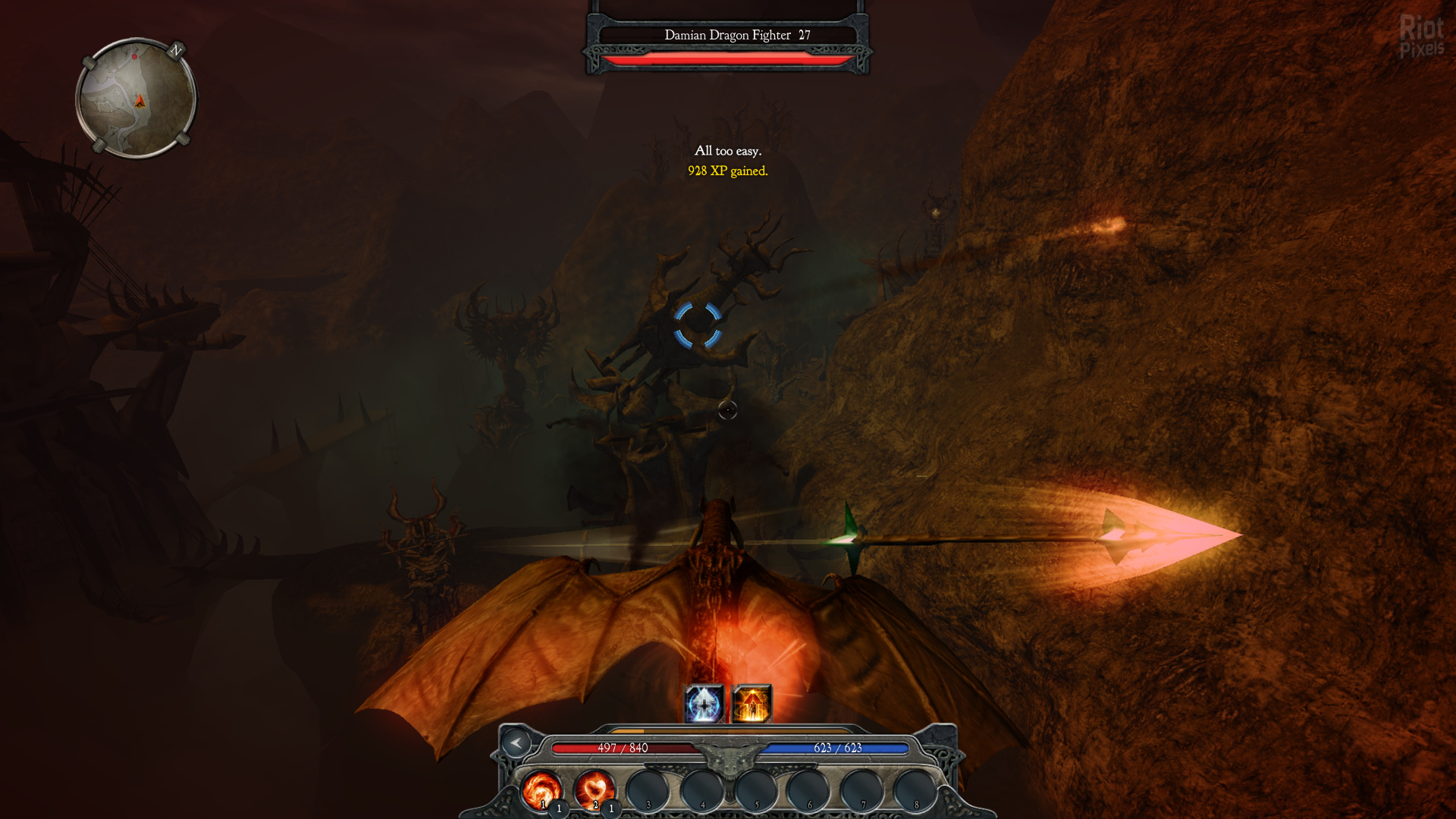
Task: Select the orange upward-arrow buff icon
Action: pyautogui.click(x=752, y=704)
